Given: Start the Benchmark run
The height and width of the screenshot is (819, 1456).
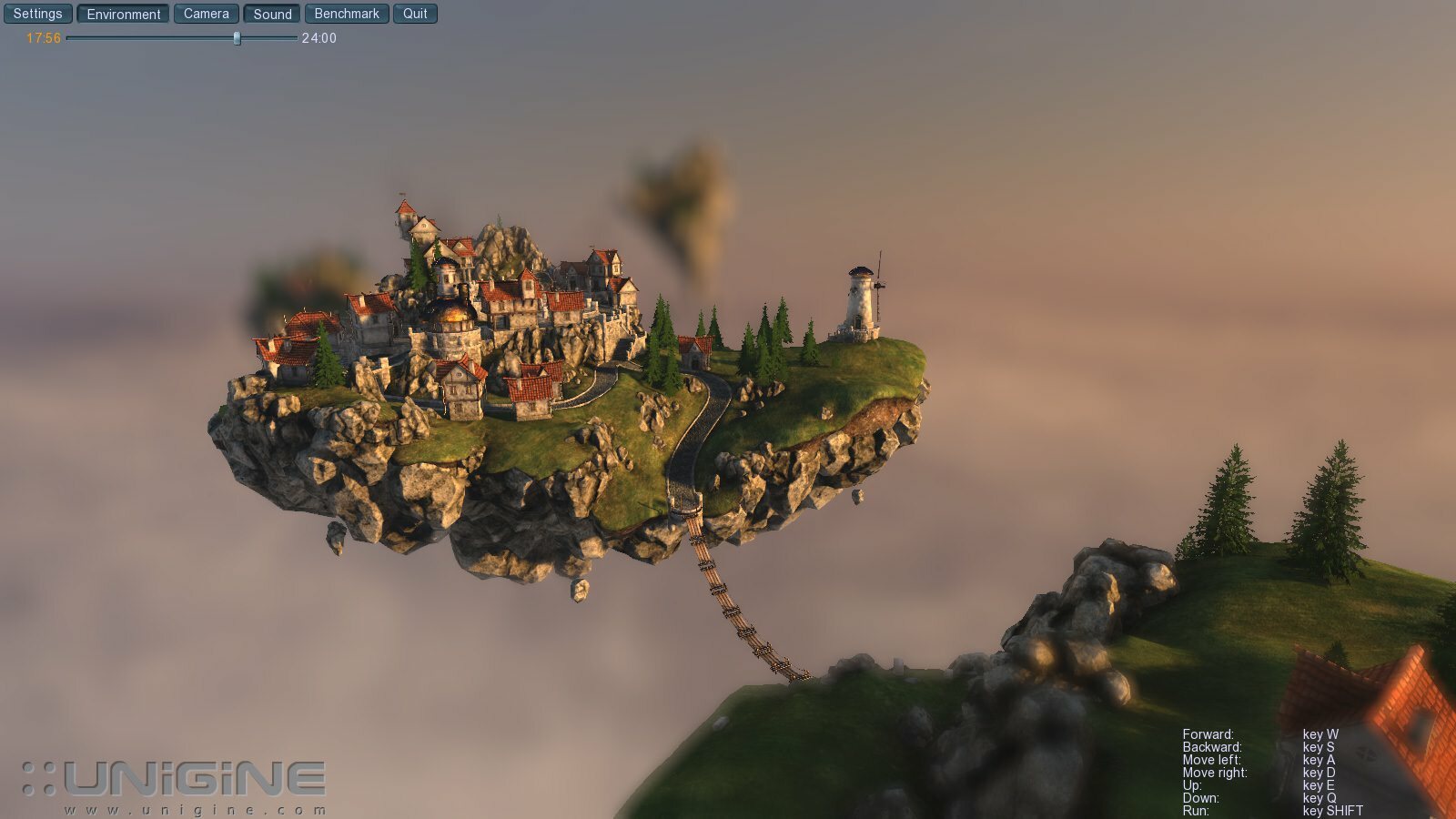Looking at the screenshot, I should pyautogui.click(x=347, y=14).
